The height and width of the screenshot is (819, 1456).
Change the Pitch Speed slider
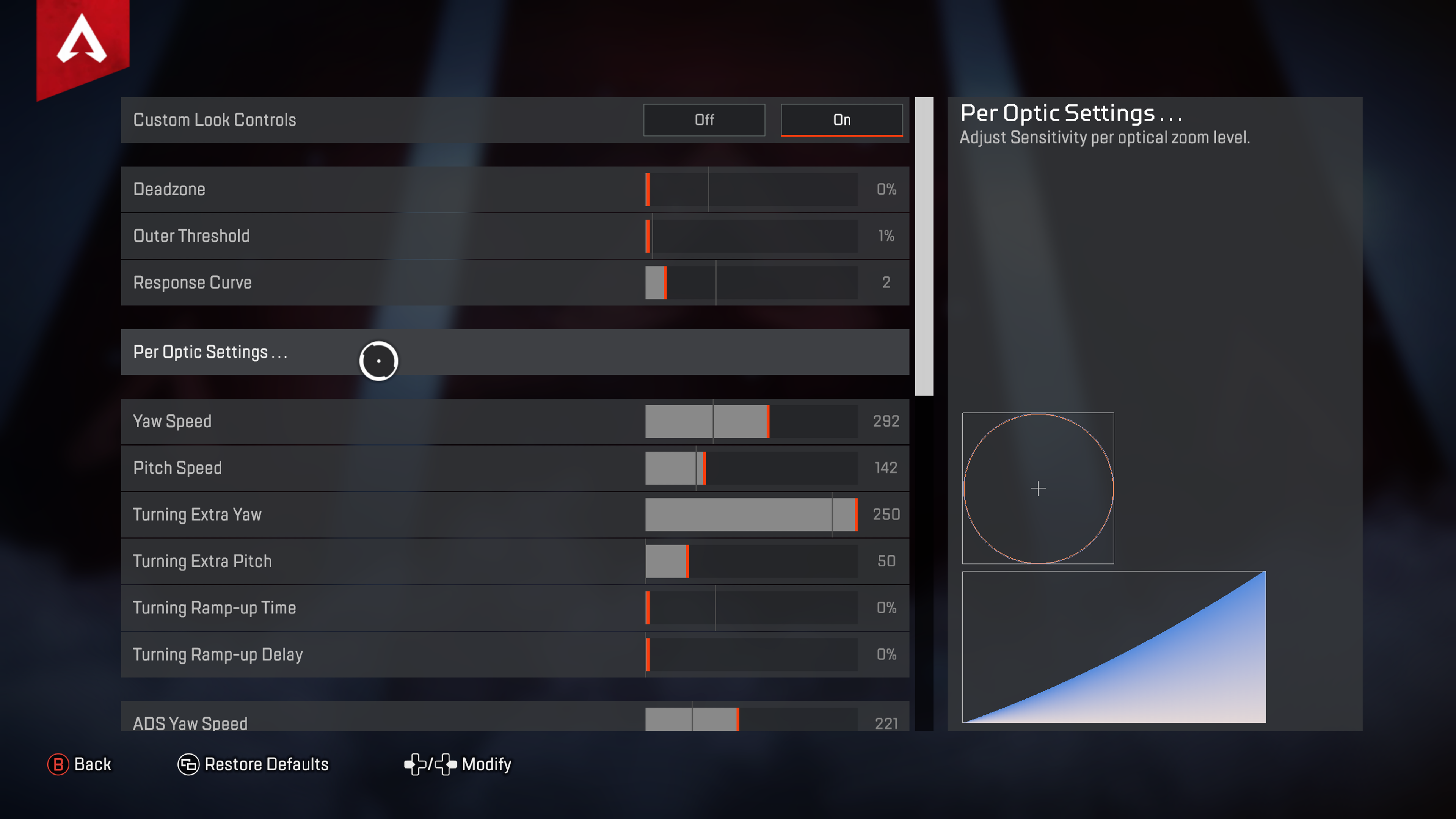tap(751, 468)
